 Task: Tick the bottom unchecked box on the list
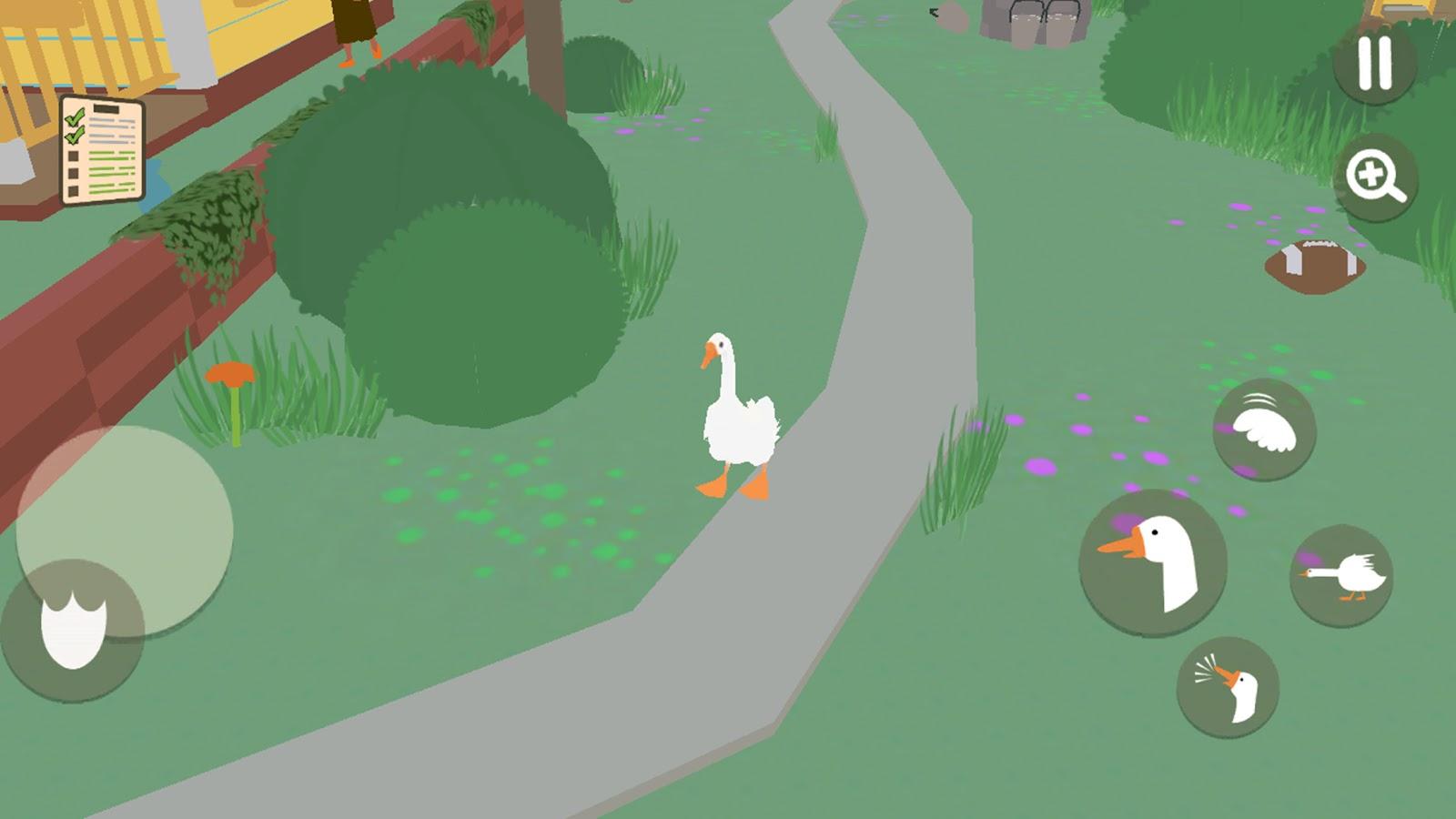click(73, 190)
